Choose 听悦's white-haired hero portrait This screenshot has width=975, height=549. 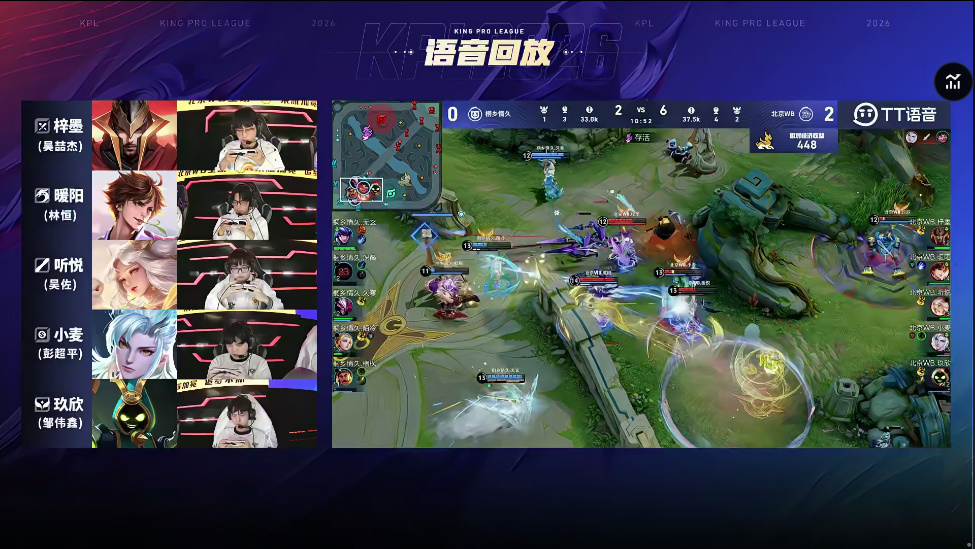point(134,274)
